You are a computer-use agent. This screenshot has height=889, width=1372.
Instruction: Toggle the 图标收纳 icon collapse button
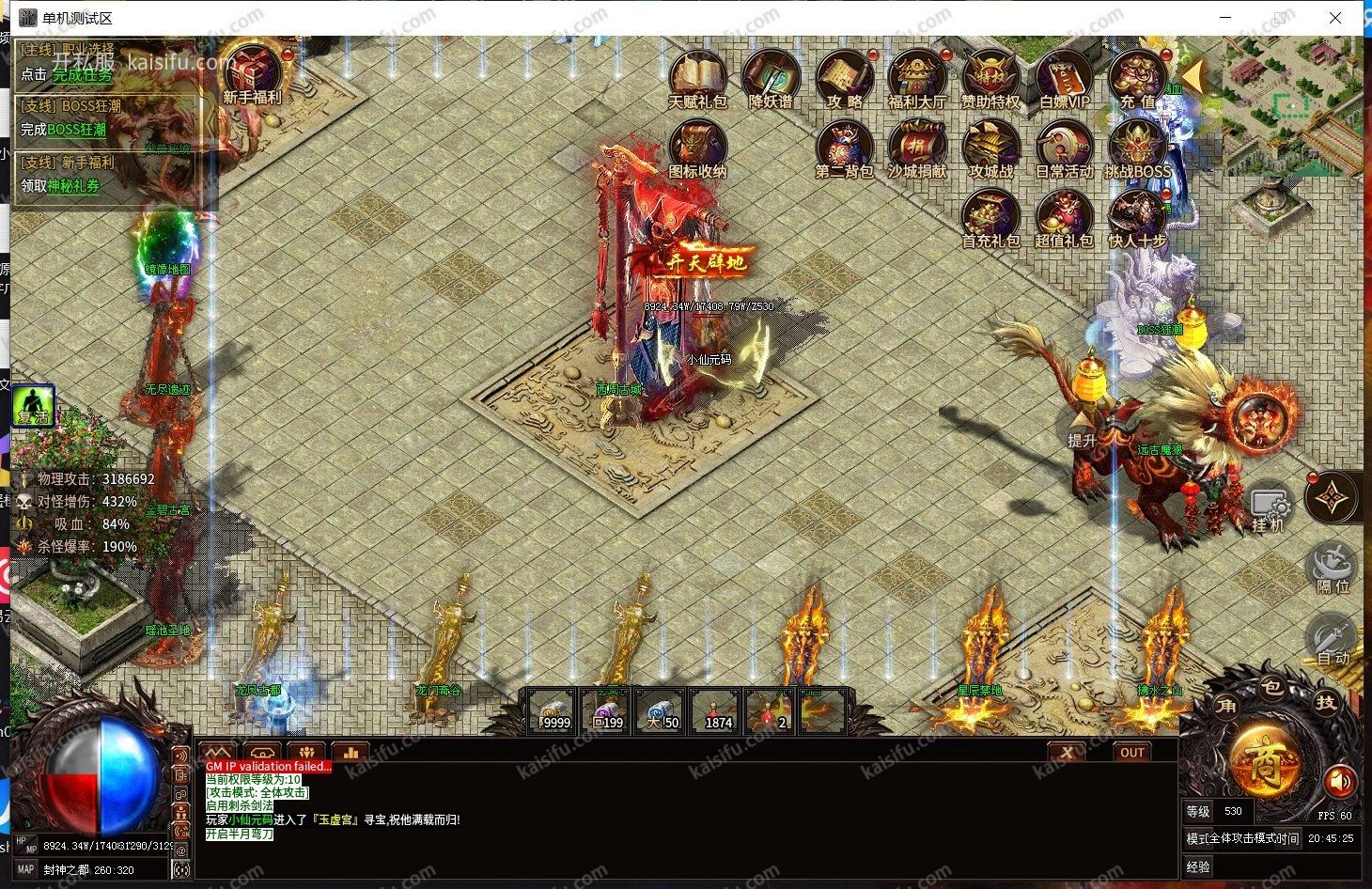point(697,148)
